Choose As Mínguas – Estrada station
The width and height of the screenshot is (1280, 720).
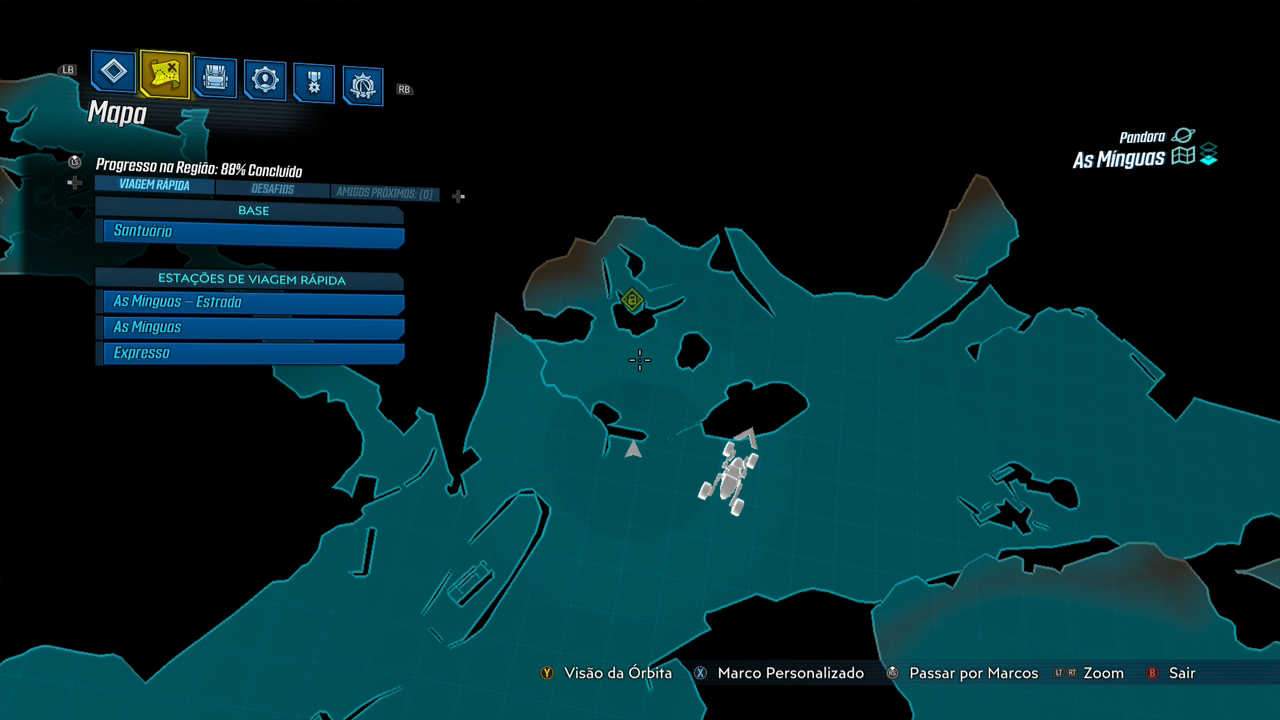(250, 302)
